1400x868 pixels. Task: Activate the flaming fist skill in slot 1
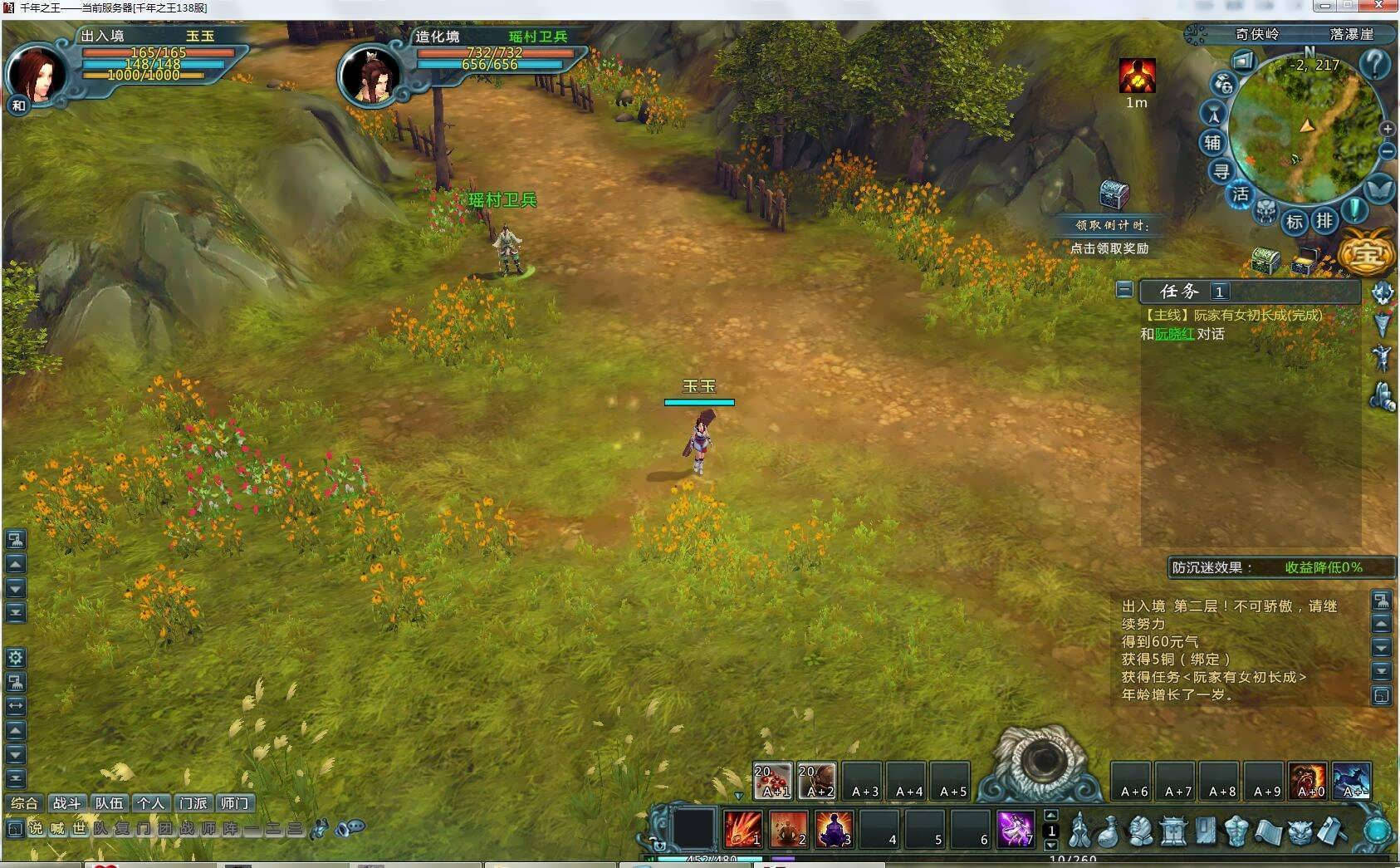(x=742, y=828)
